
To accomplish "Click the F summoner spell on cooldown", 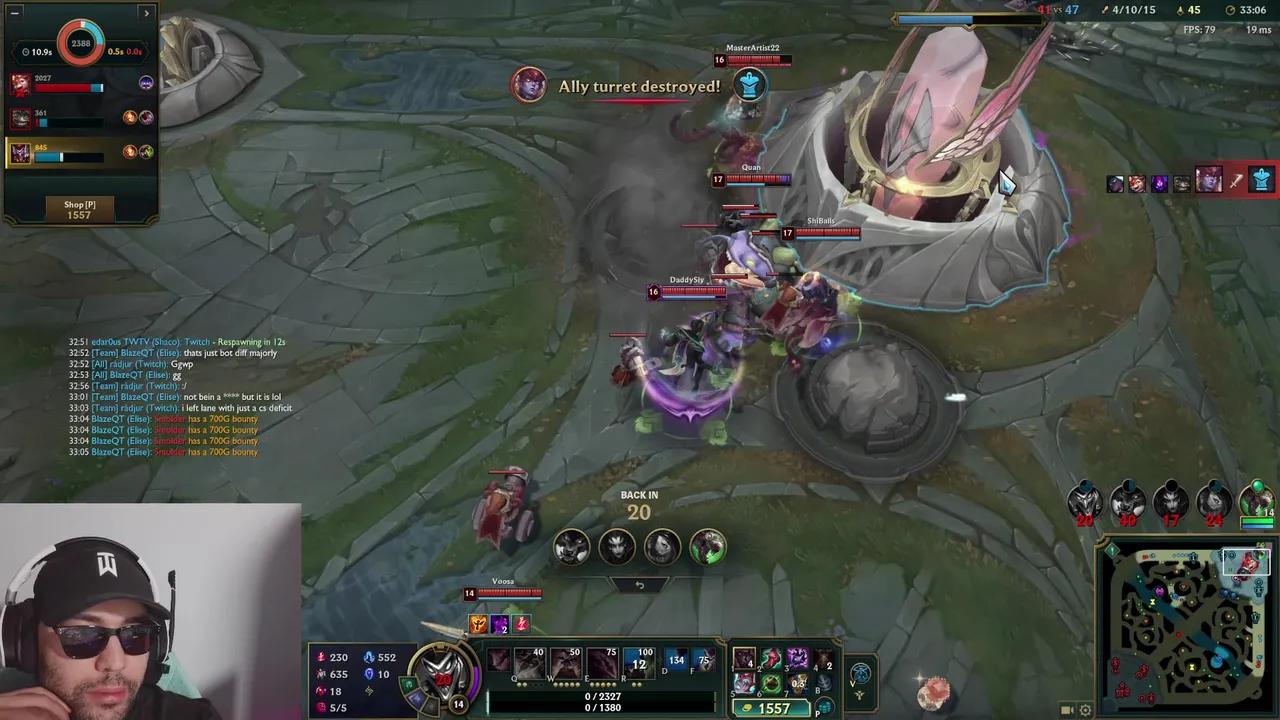I will (x=704, y=660).
